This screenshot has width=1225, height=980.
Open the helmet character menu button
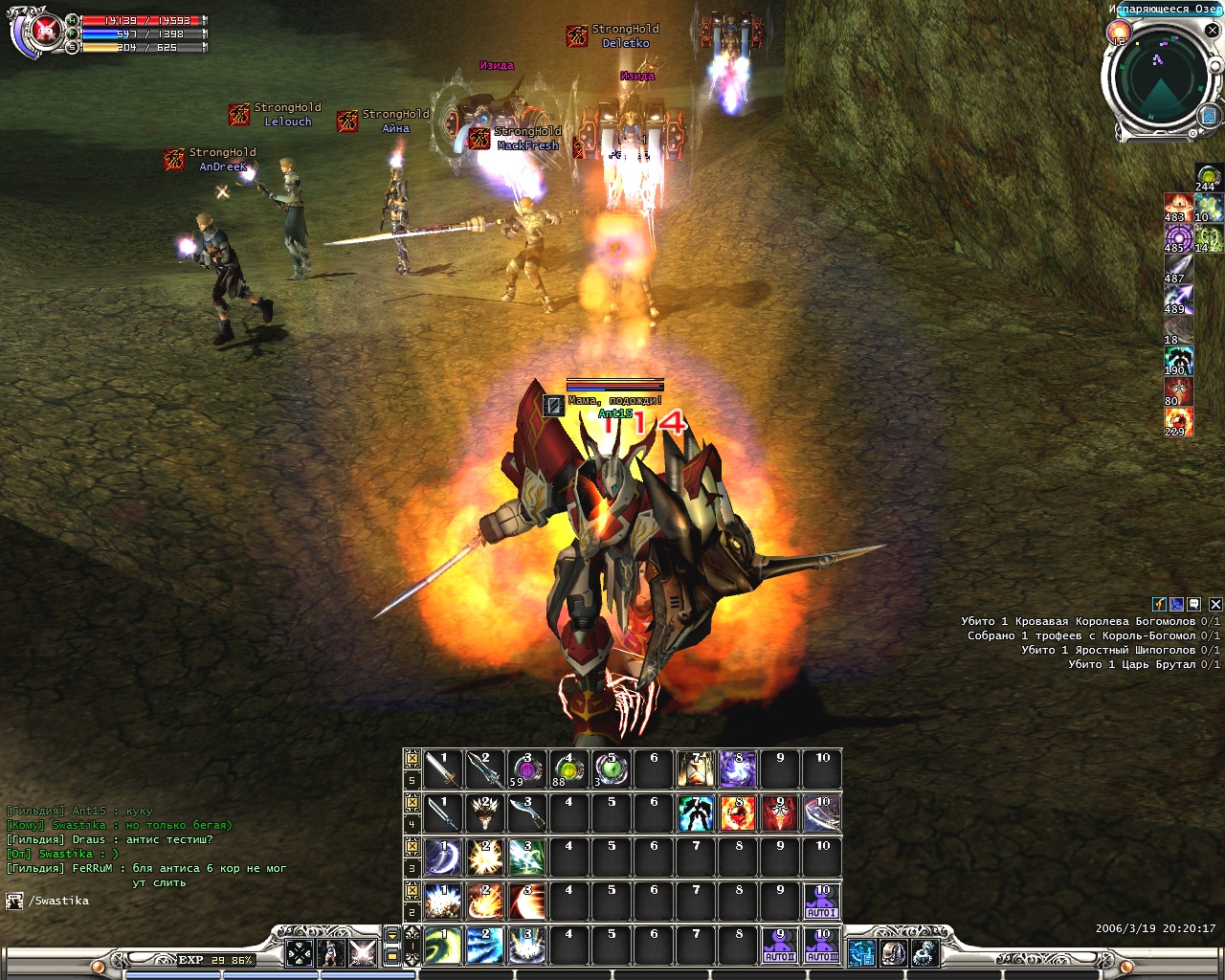893,952
